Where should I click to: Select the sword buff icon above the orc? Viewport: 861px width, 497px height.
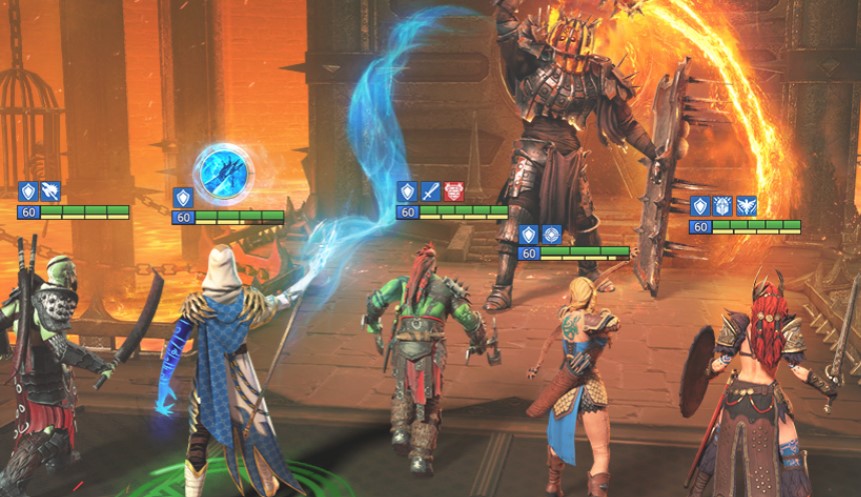coord(430,192)
